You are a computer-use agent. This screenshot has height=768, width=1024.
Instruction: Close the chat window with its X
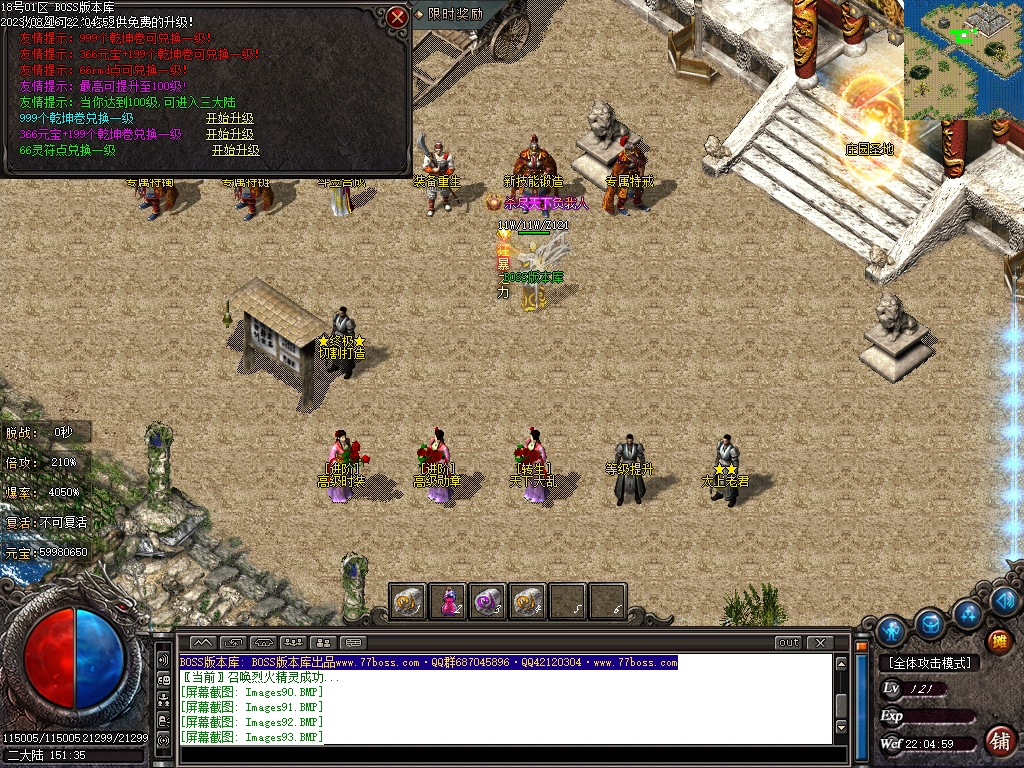pos(819,642)
